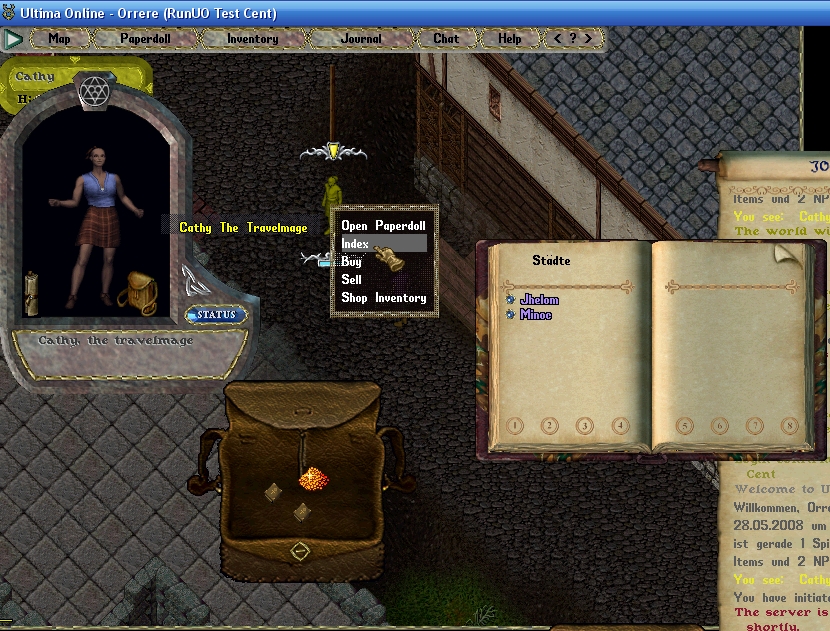Click the virtue symbol atop the paperdoll

[98, 90]
